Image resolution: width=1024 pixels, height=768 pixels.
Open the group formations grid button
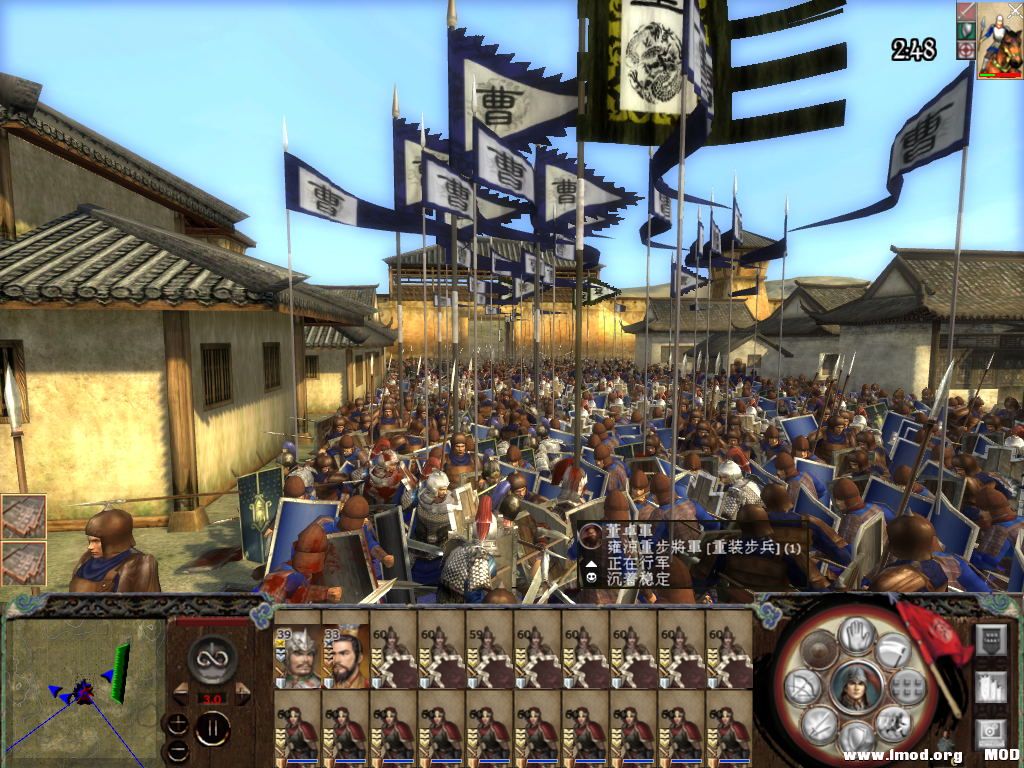tap(908, 686)
